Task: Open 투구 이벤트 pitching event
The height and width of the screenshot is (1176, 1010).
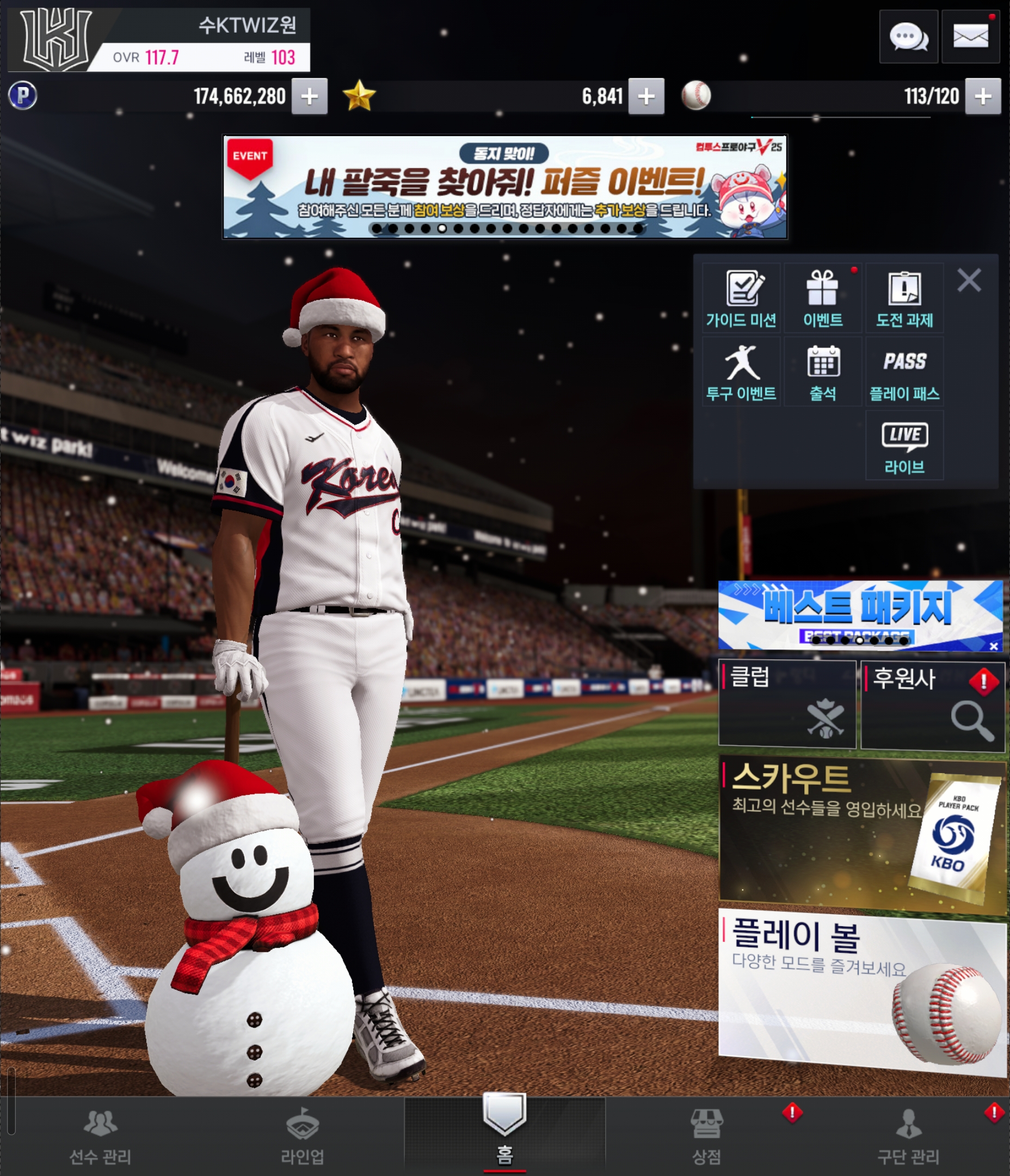Action: pyautogui.click(x=741, y=371)
